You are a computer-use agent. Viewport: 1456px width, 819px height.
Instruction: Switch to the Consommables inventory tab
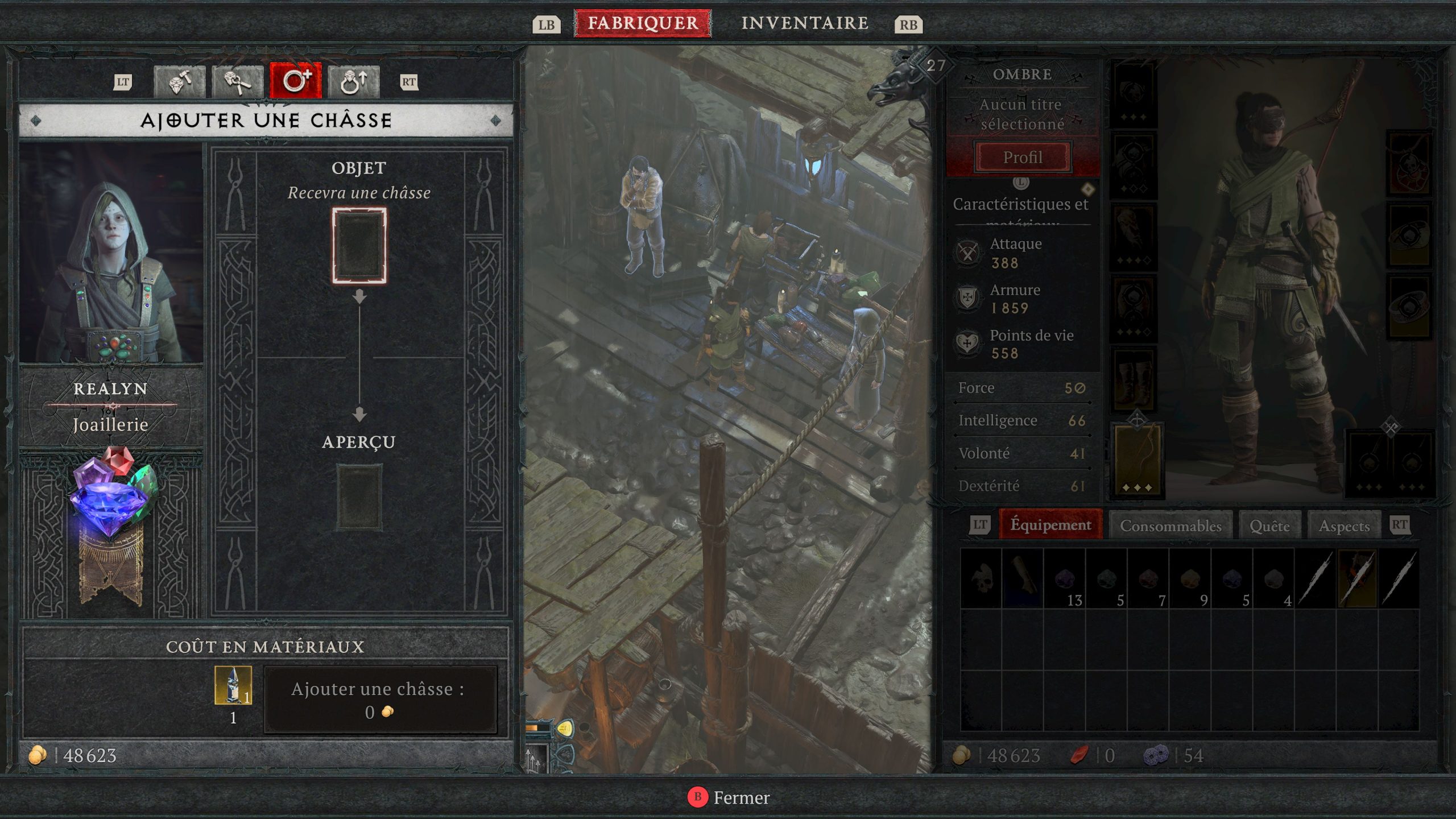(1170, 526)
